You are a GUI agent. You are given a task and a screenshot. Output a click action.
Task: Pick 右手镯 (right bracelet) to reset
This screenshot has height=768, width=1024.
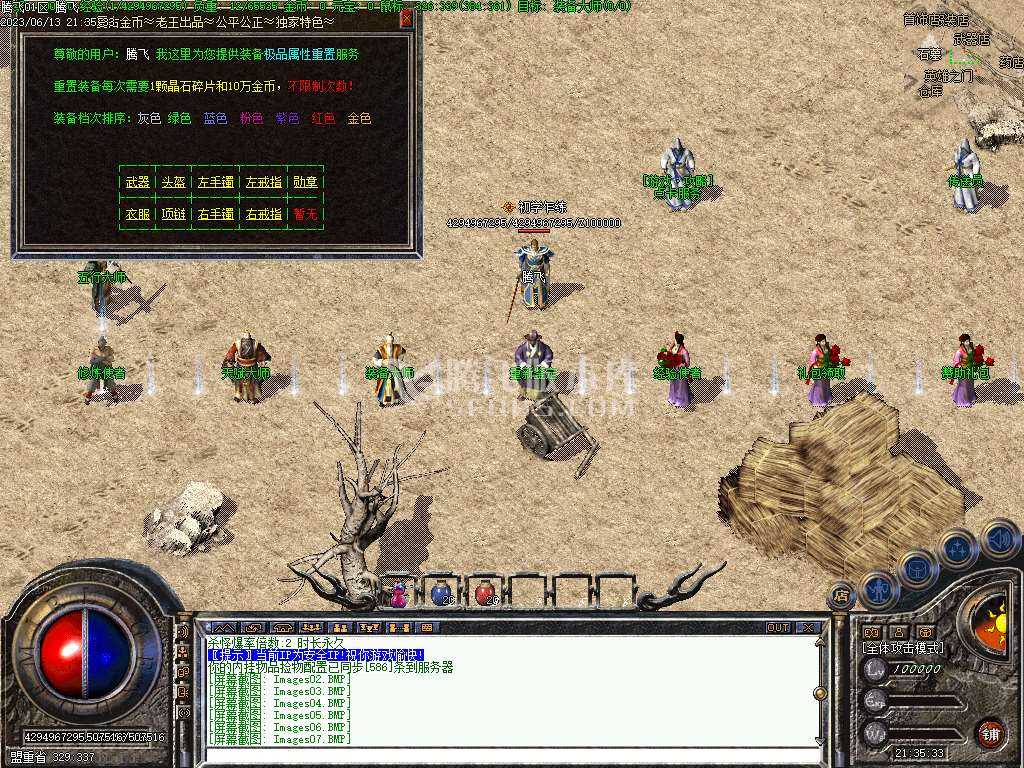(215, 214)
